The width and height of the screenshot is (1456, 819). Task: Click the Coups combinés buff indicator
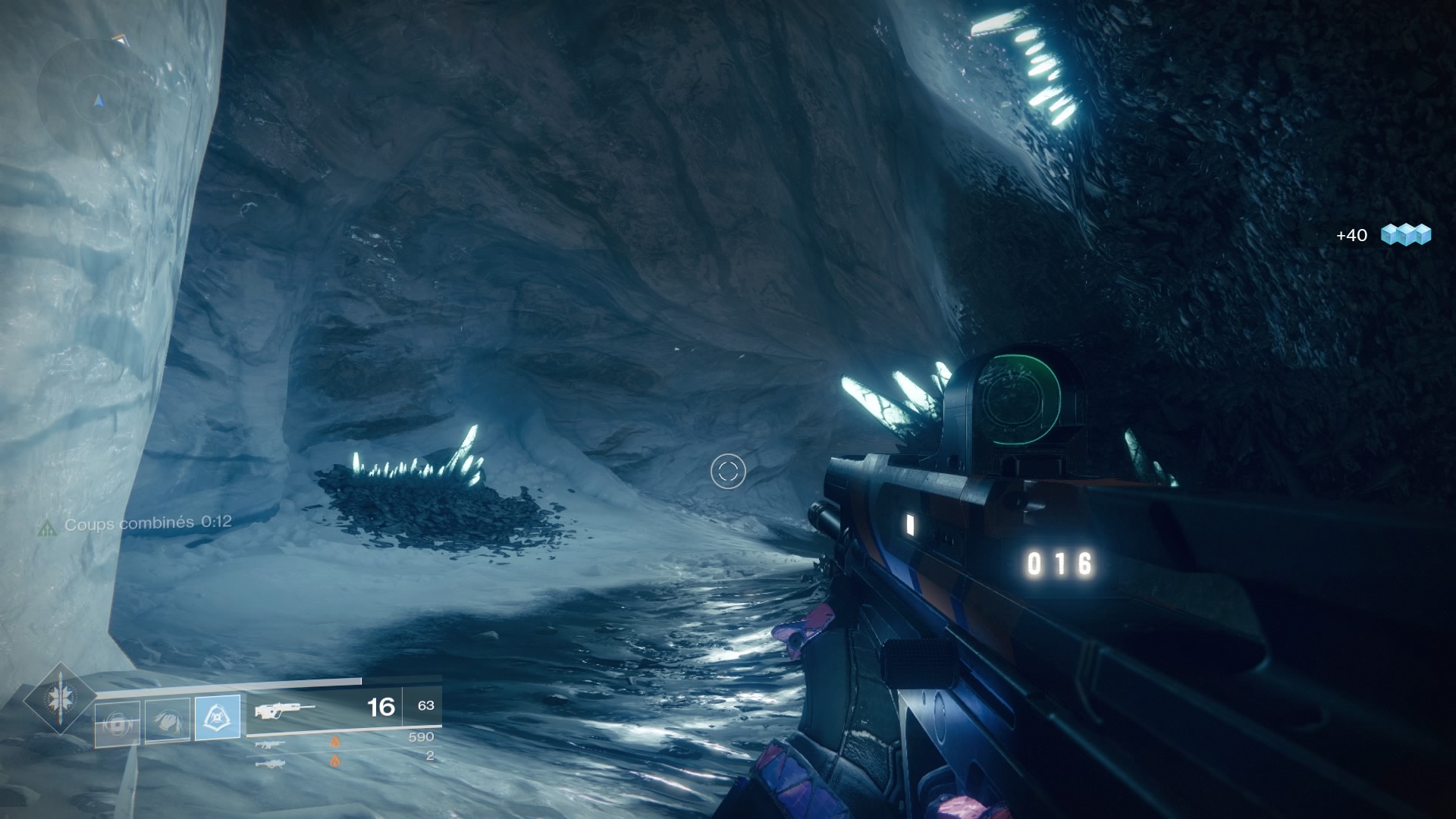click(x=135, y=523)
